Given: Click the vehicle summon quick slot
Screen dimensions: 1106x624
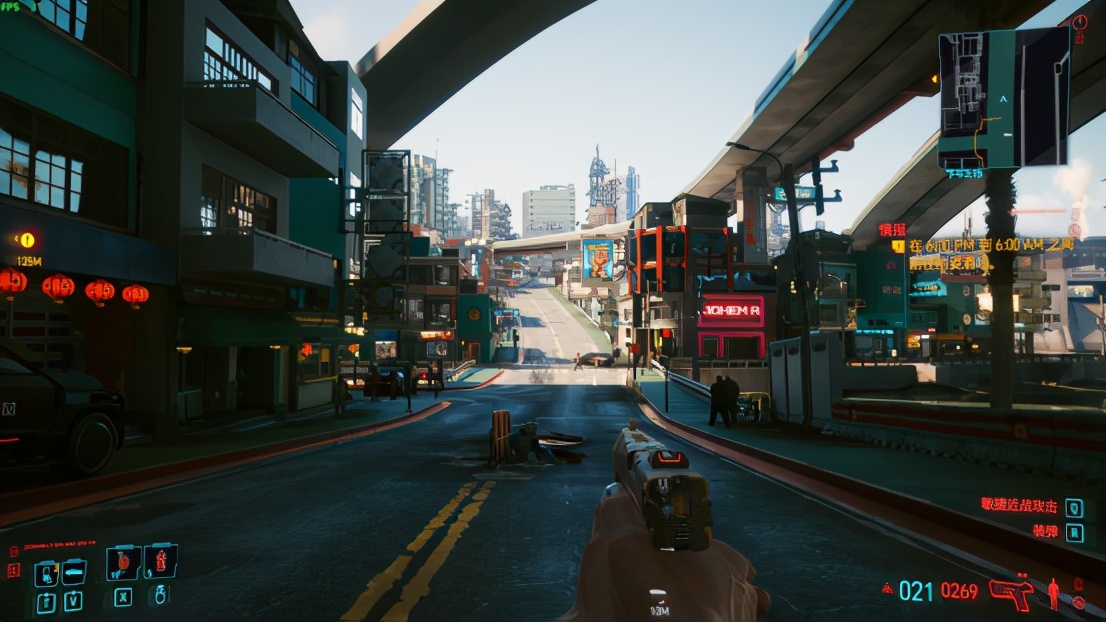Looking at the screenshot, I should click(73, 573).
